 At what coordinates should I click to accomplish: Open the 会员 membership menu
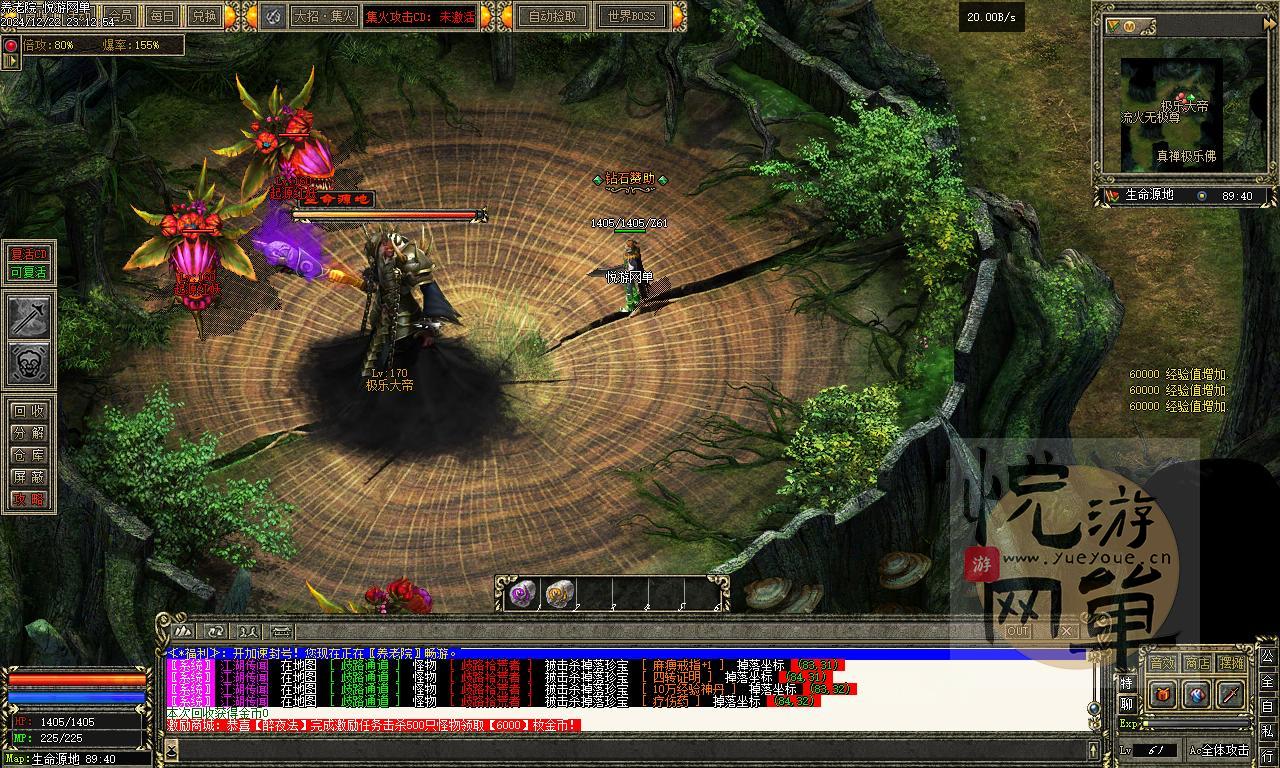[122, 16]
